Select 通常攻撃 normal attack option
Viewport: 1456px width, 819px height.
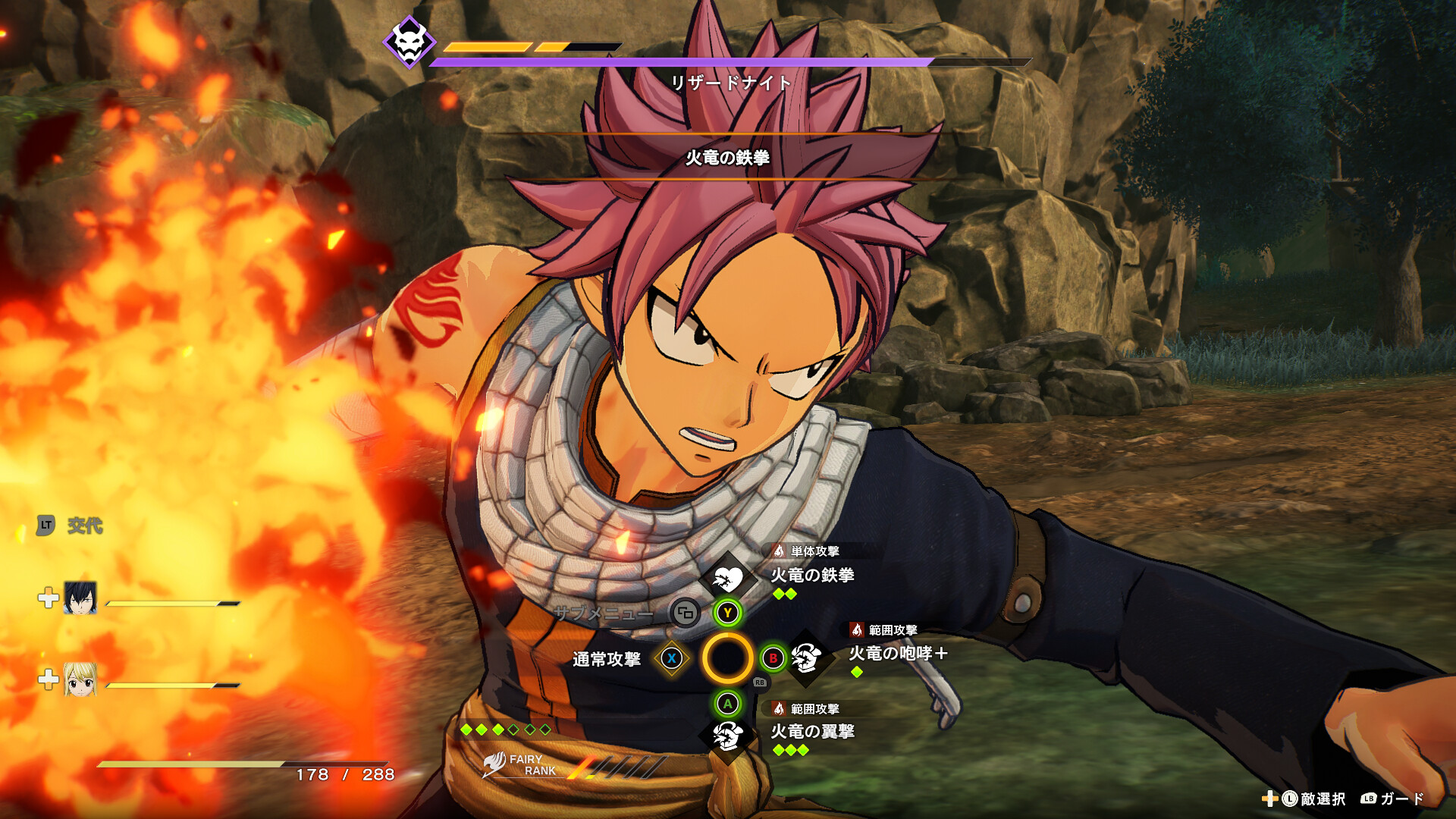607,659
